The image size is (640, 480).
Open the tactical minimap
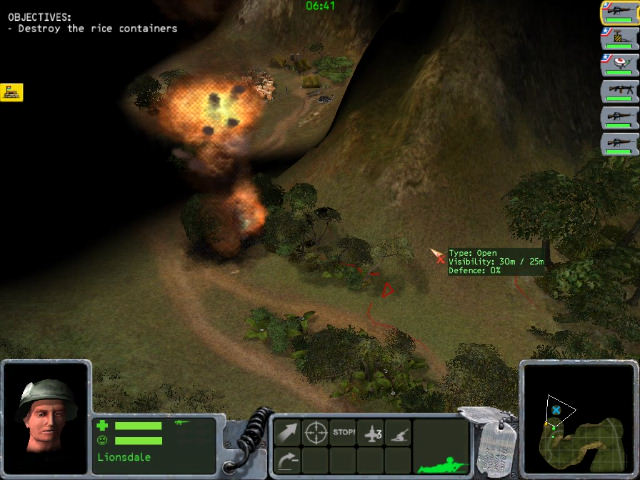click(x=578, y=419)
